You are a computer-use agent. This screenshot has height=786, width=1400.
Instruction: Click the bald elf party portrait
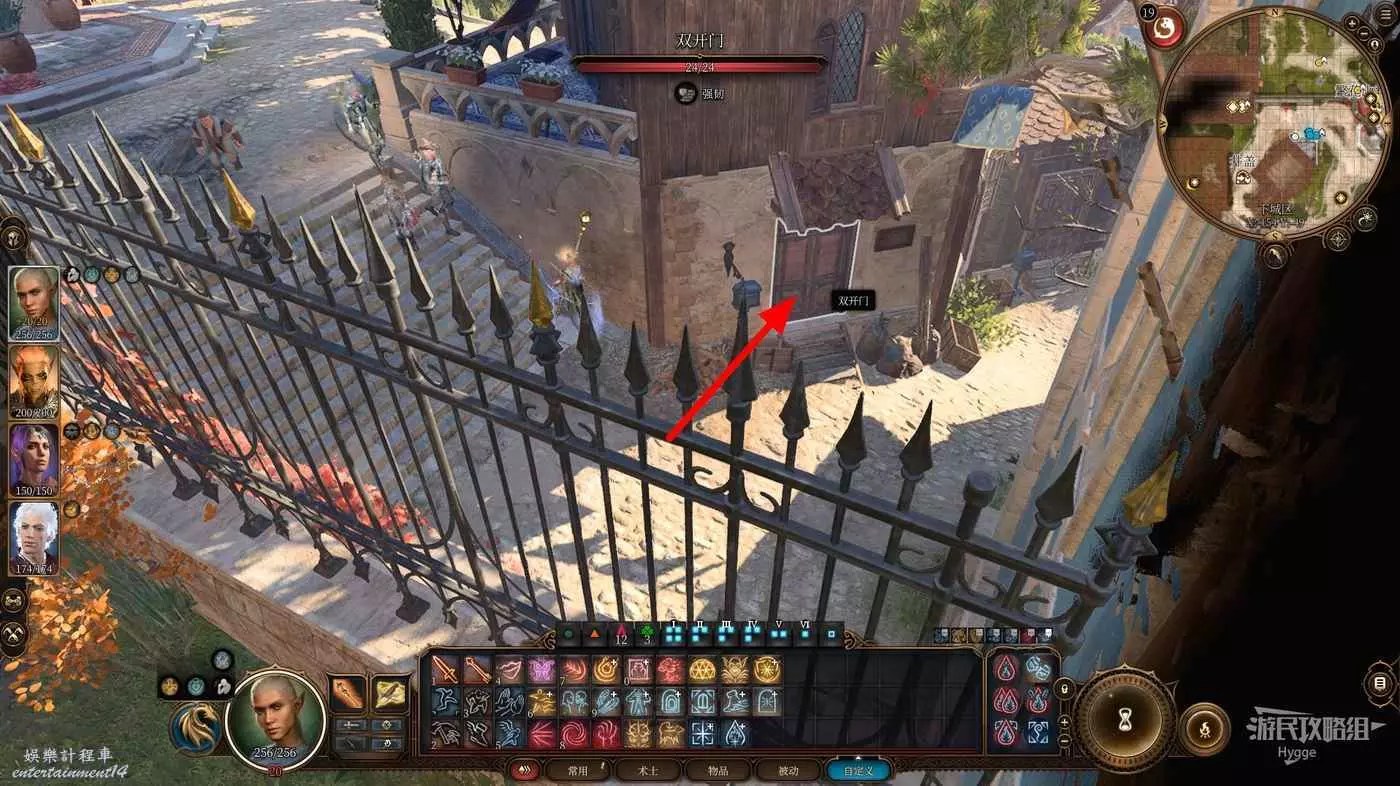point(34,303)
